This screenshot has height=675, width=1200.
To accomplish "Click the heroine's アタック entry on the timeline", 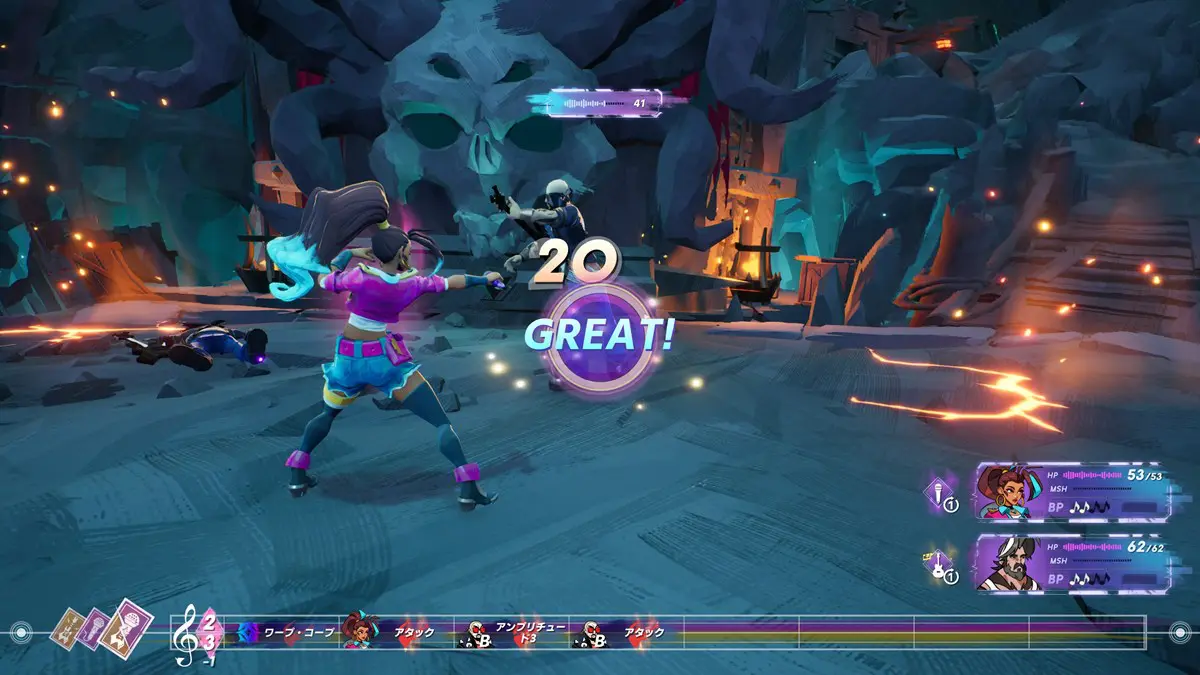I will [395, 632].
